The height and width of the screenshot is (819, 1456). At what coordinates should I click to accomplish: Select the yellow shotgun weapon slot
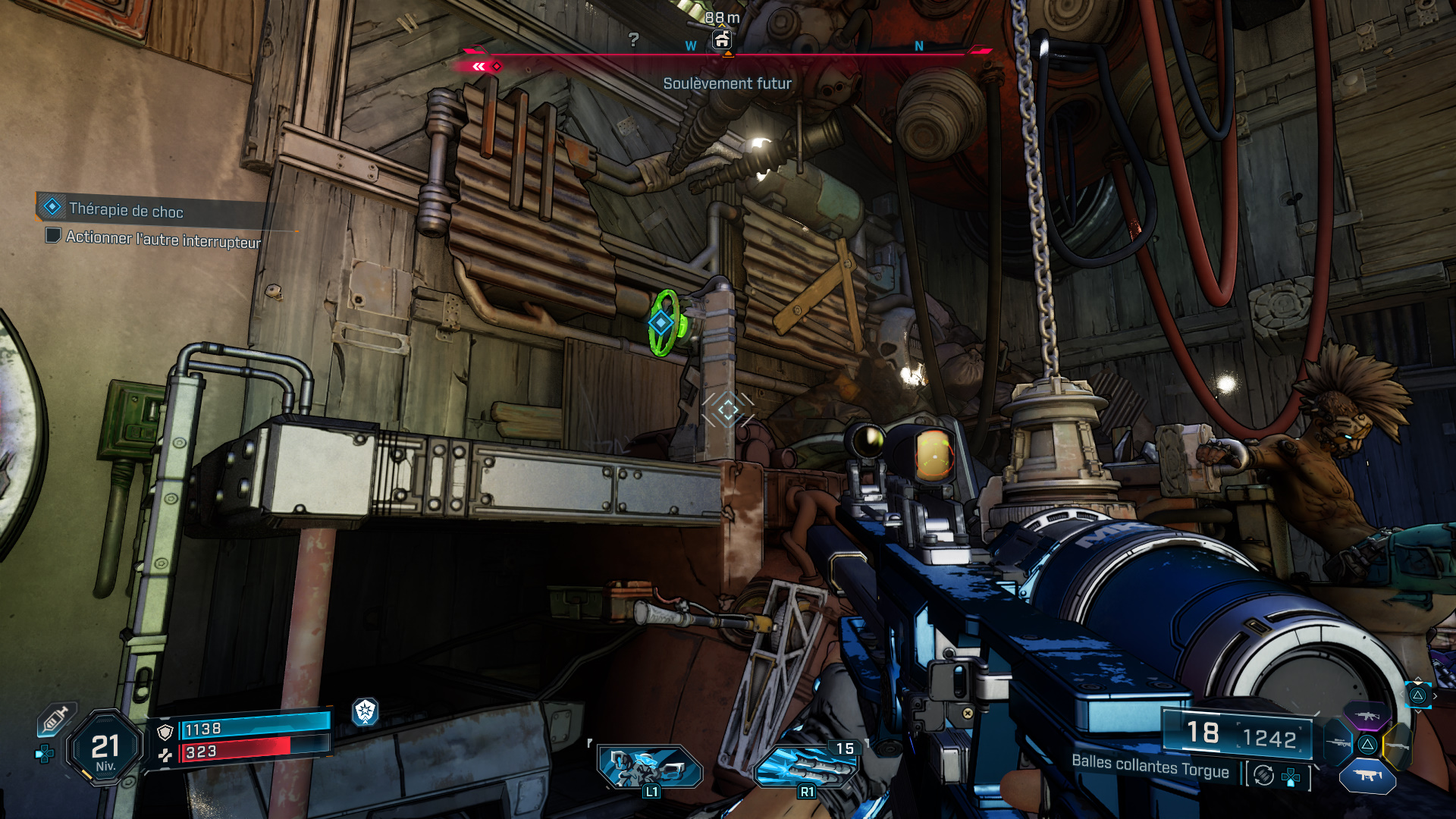click(x=1398, y=746)
